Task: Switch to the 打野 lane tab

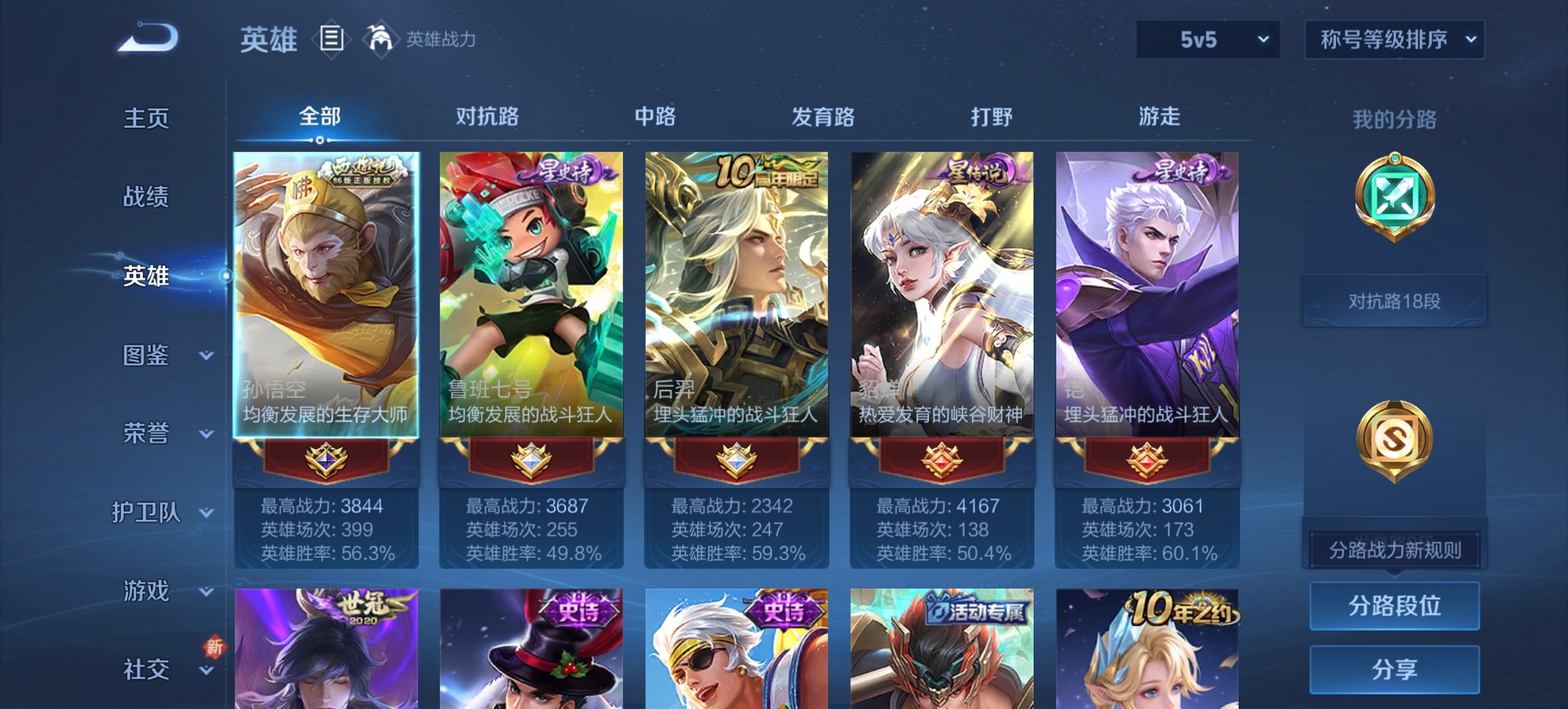Action: [x=990, y=117]
